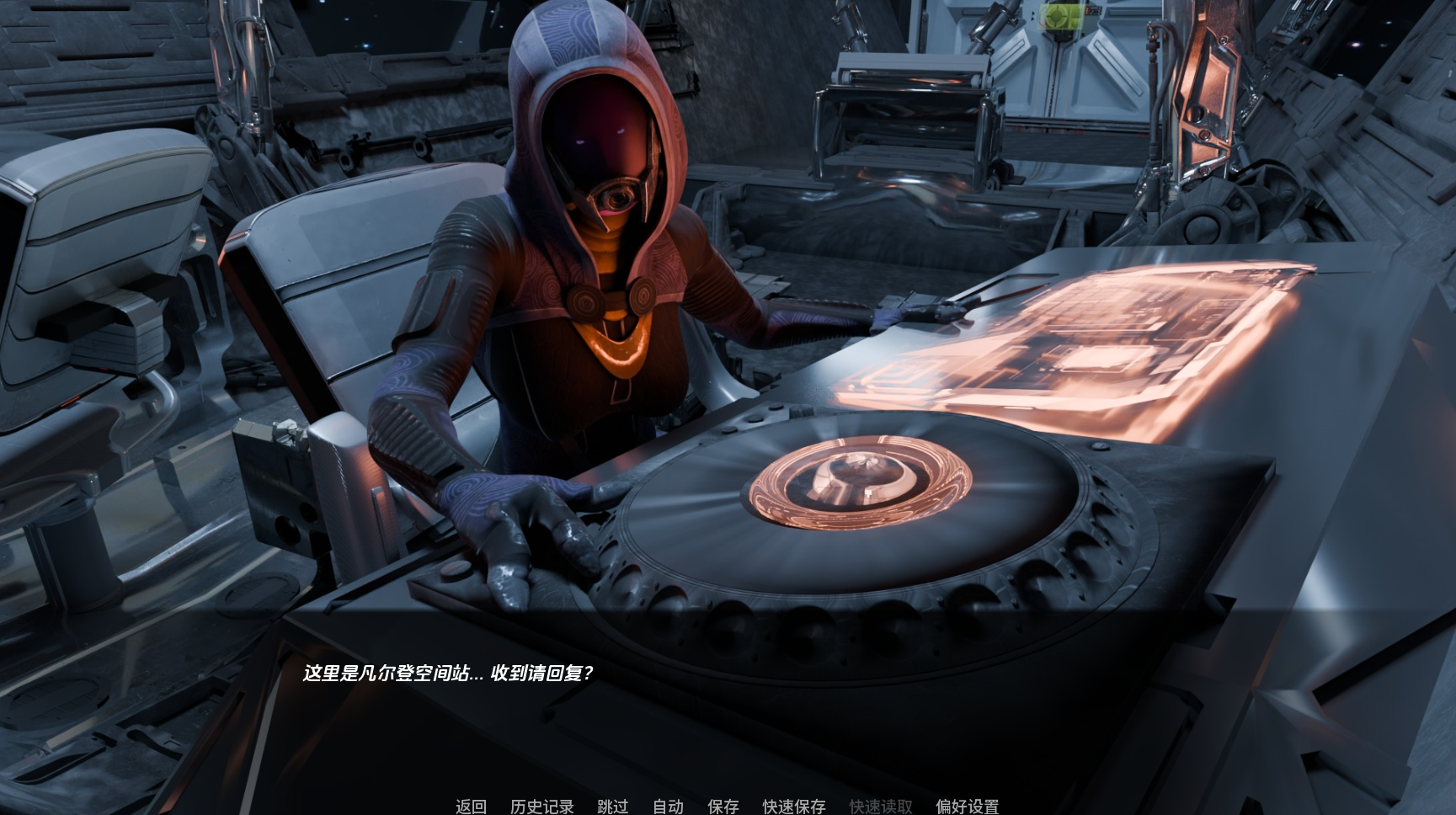Open 偏好设置 preferences
Screen dimensions: 1456x815
tap(967, 806)
